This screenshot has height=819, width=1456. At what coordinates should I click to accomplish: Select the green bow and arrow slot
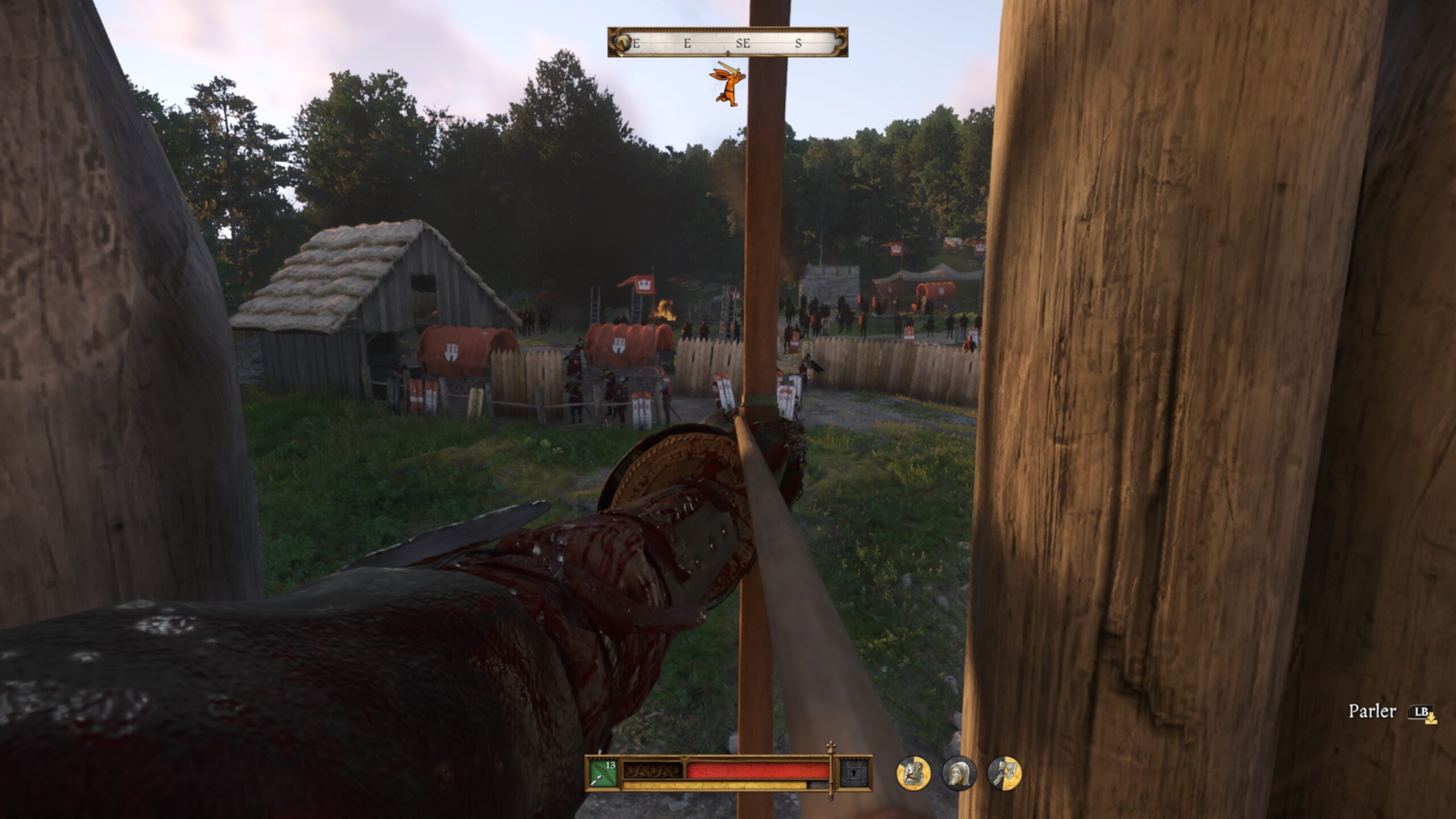click(x=602, y=773)
